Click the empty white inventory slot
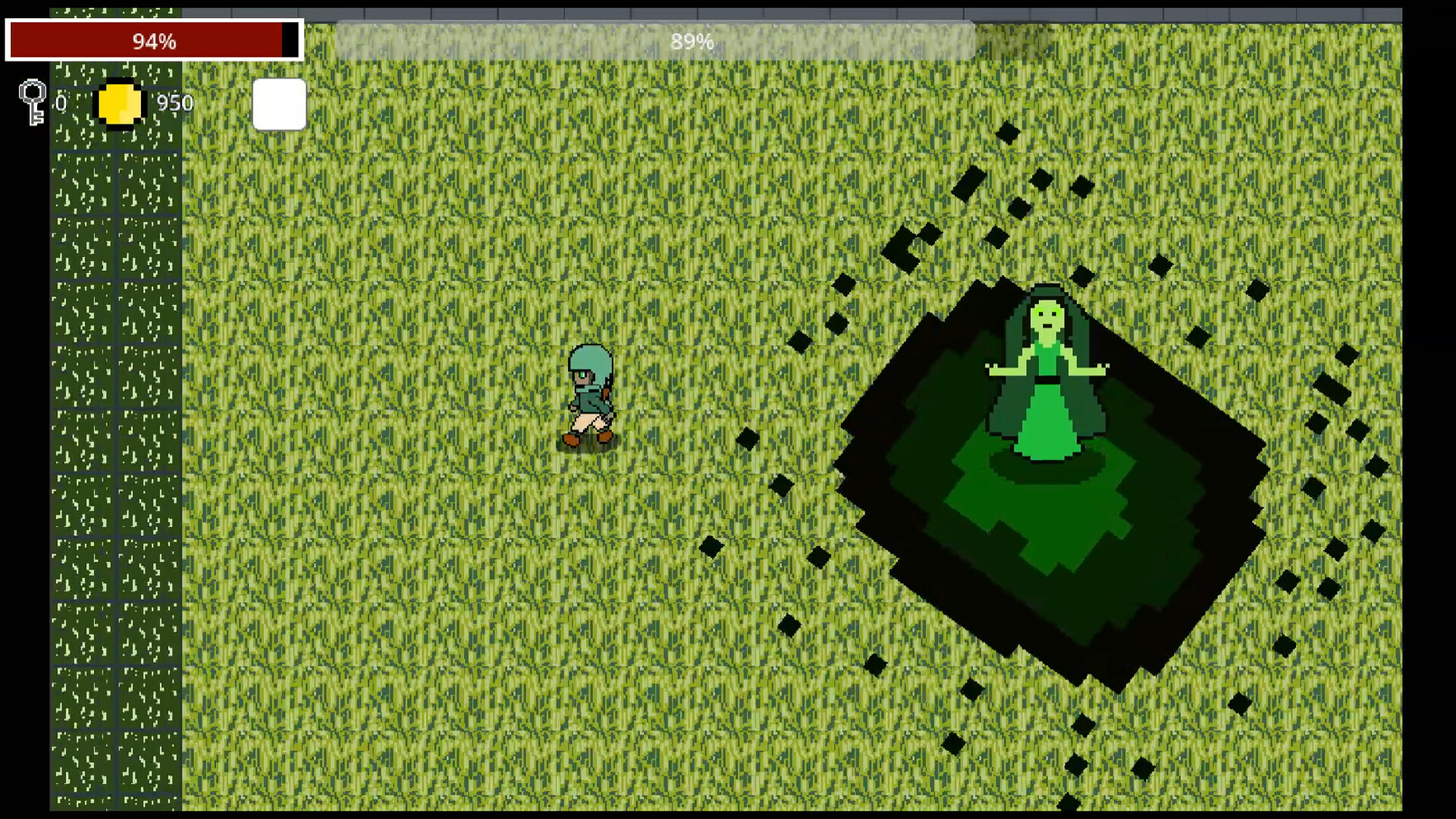The height and width of the screenshot is (819, 1456). [279, 104]
